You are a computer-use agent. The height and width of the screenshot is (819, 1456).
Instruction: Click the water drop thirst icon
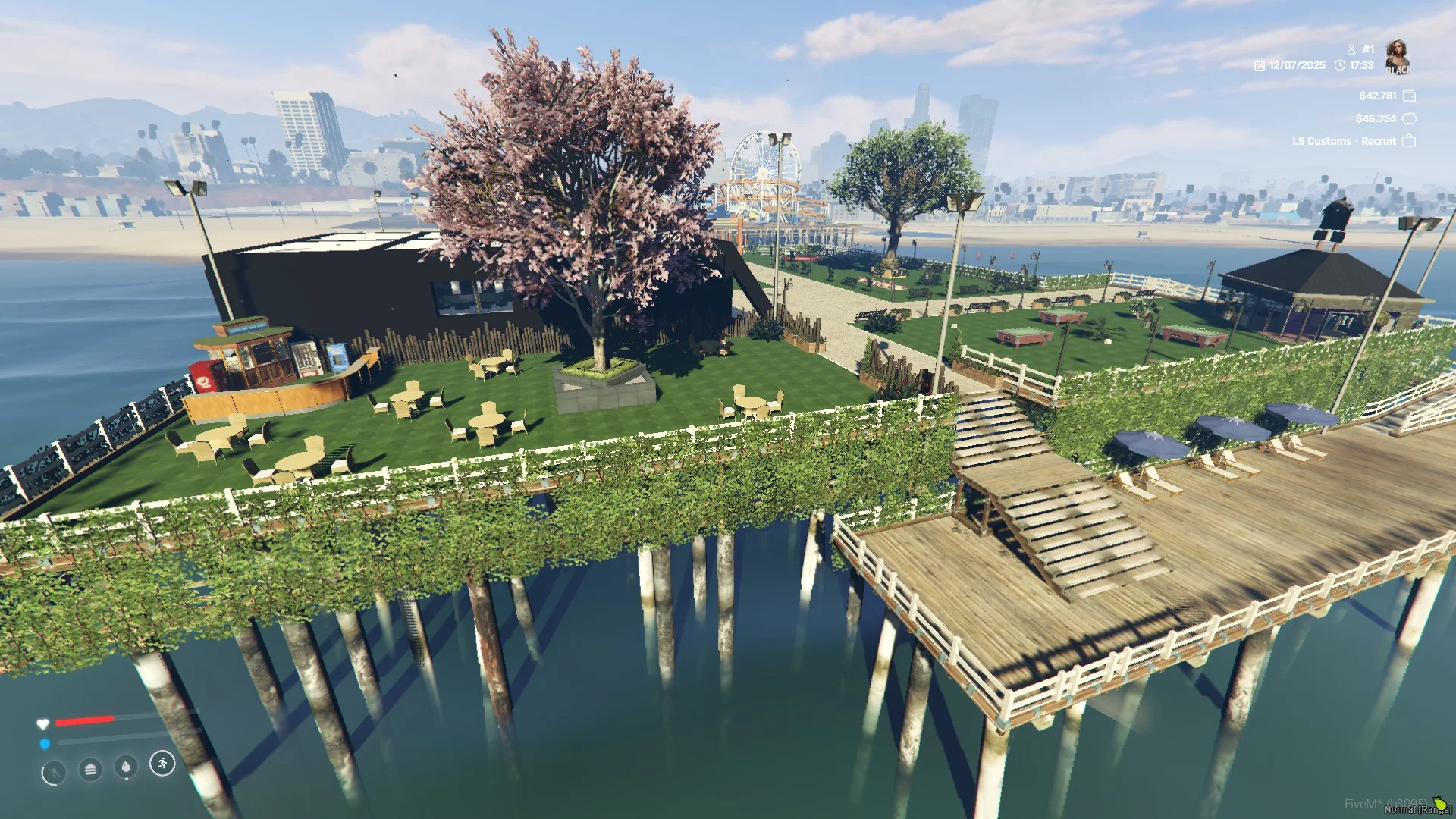(126, 767)
